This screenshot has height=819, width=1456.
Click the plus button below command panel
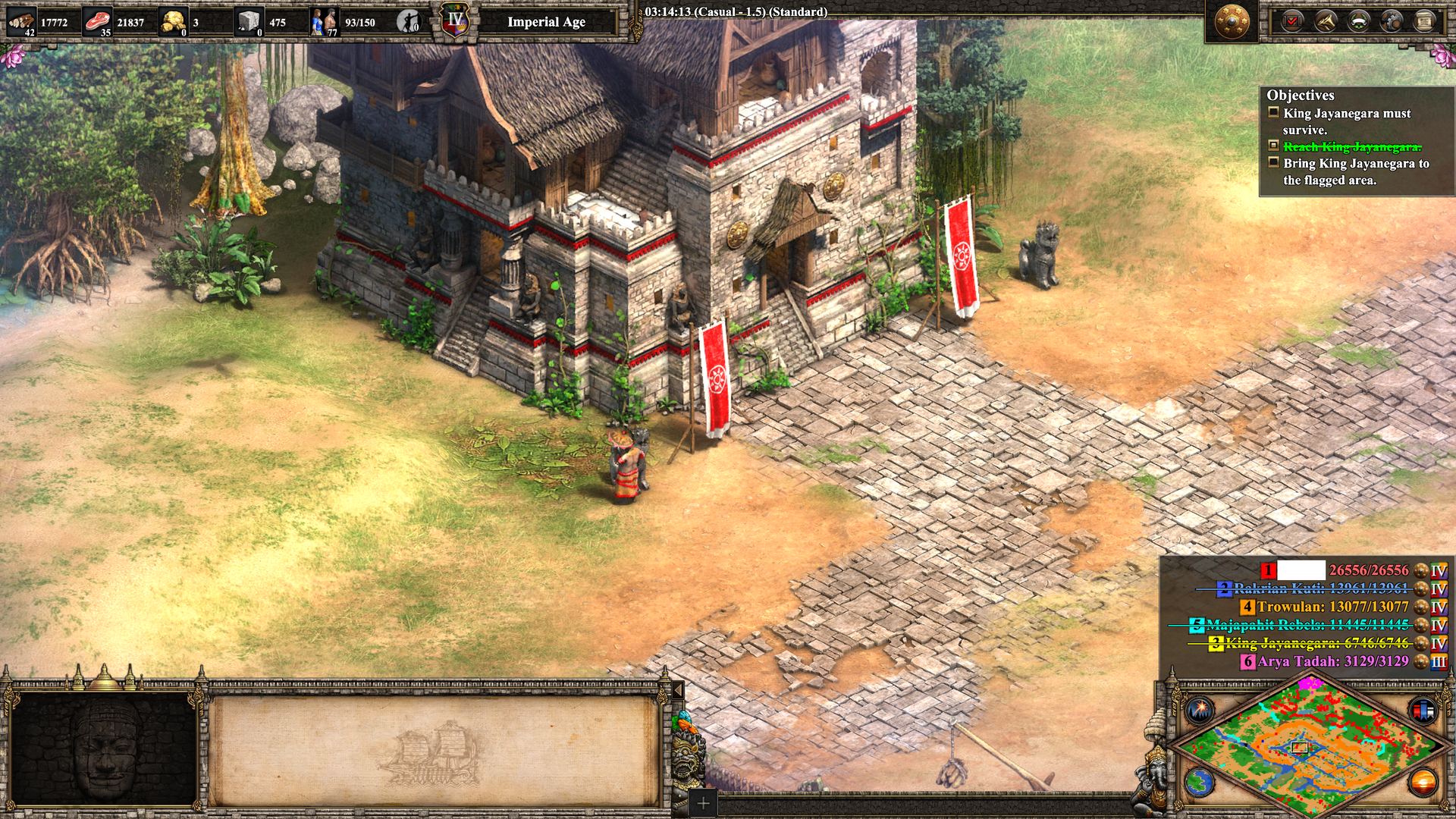703,803
